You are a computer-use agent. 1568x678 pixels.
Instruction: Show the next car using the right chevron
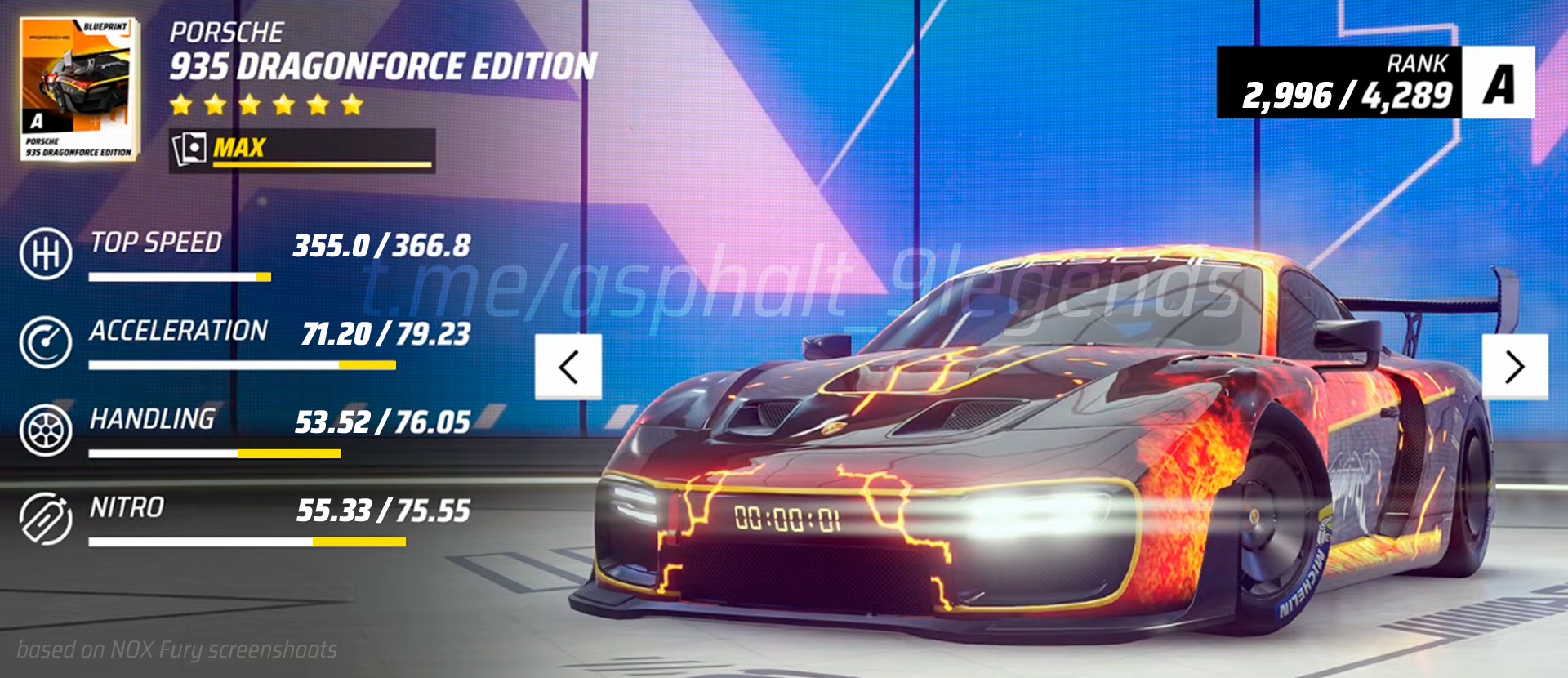pyautogui.click(x=1514, y=367)
